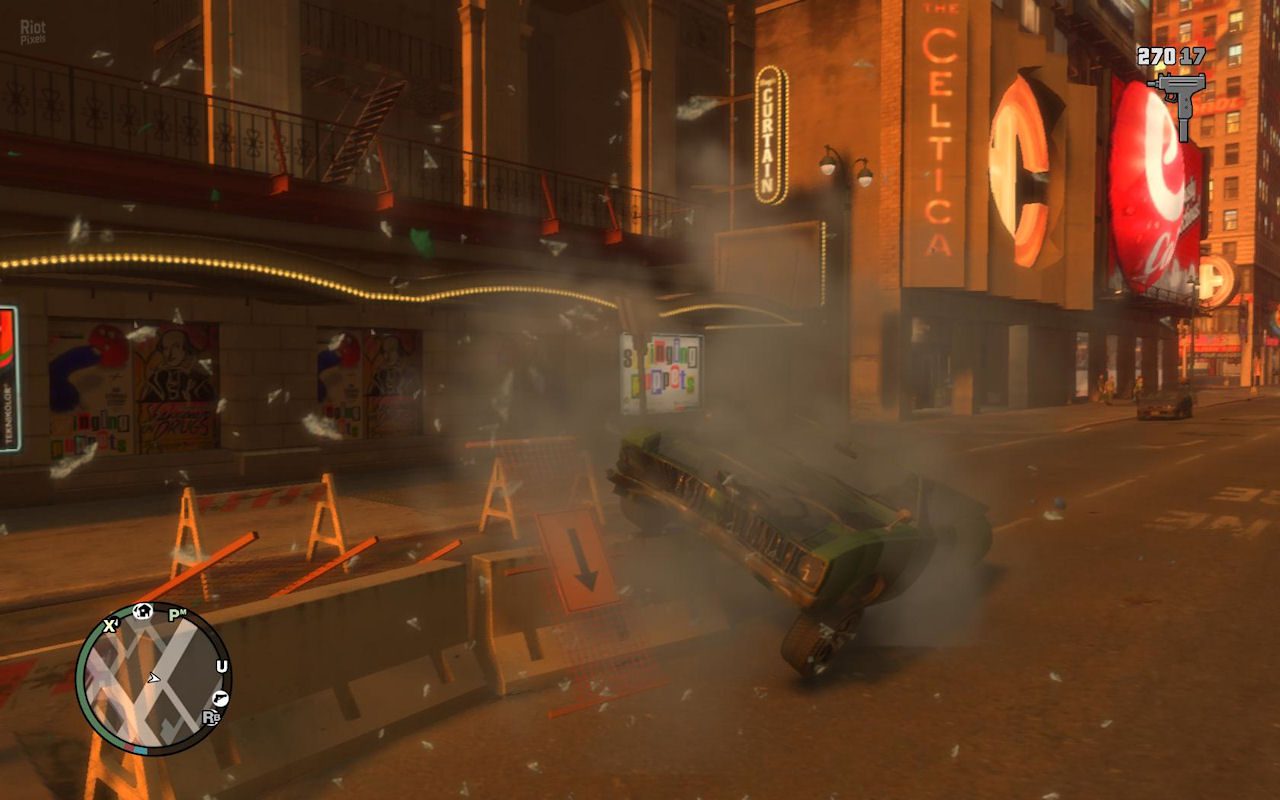The width and height of the screenshot is (1280, 800).
Task: Click the gun blip on the minimap edge
Action: coord(221,698)
